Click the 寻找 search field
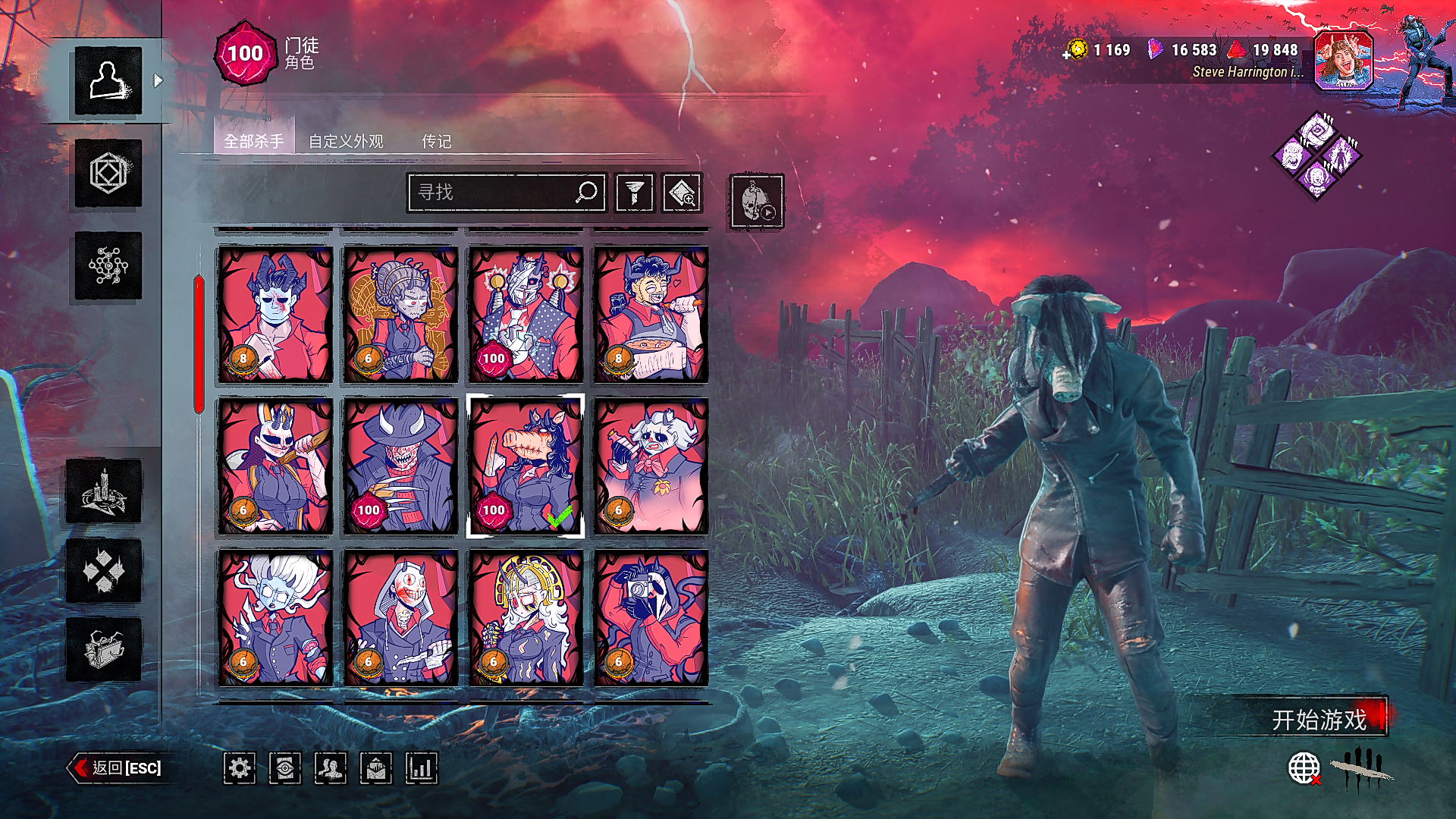The image size is (1456, 819). 493,193
